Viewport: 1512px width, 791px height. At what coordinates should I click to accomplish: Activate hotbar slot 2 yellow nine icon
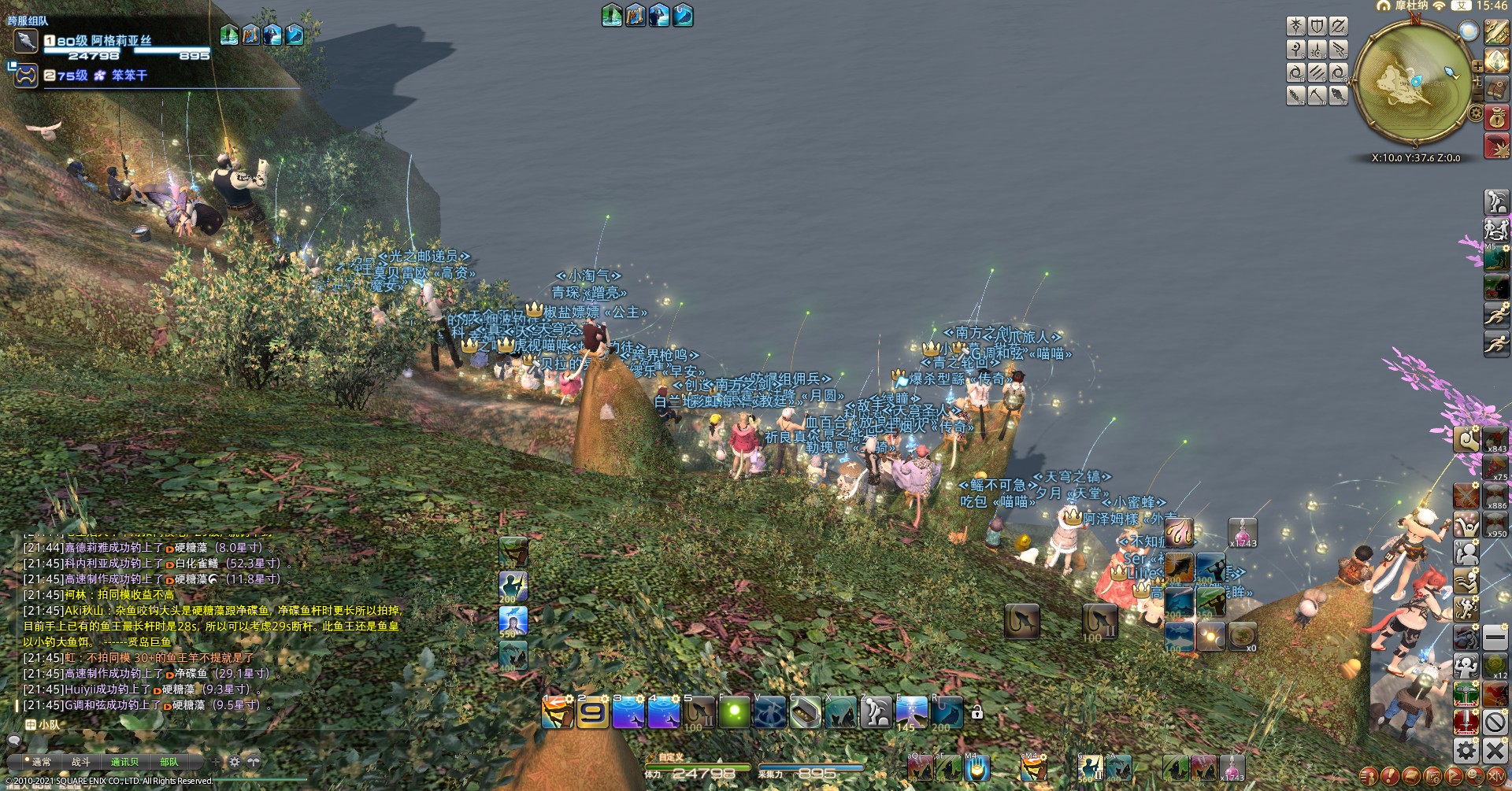click(592, 713)
